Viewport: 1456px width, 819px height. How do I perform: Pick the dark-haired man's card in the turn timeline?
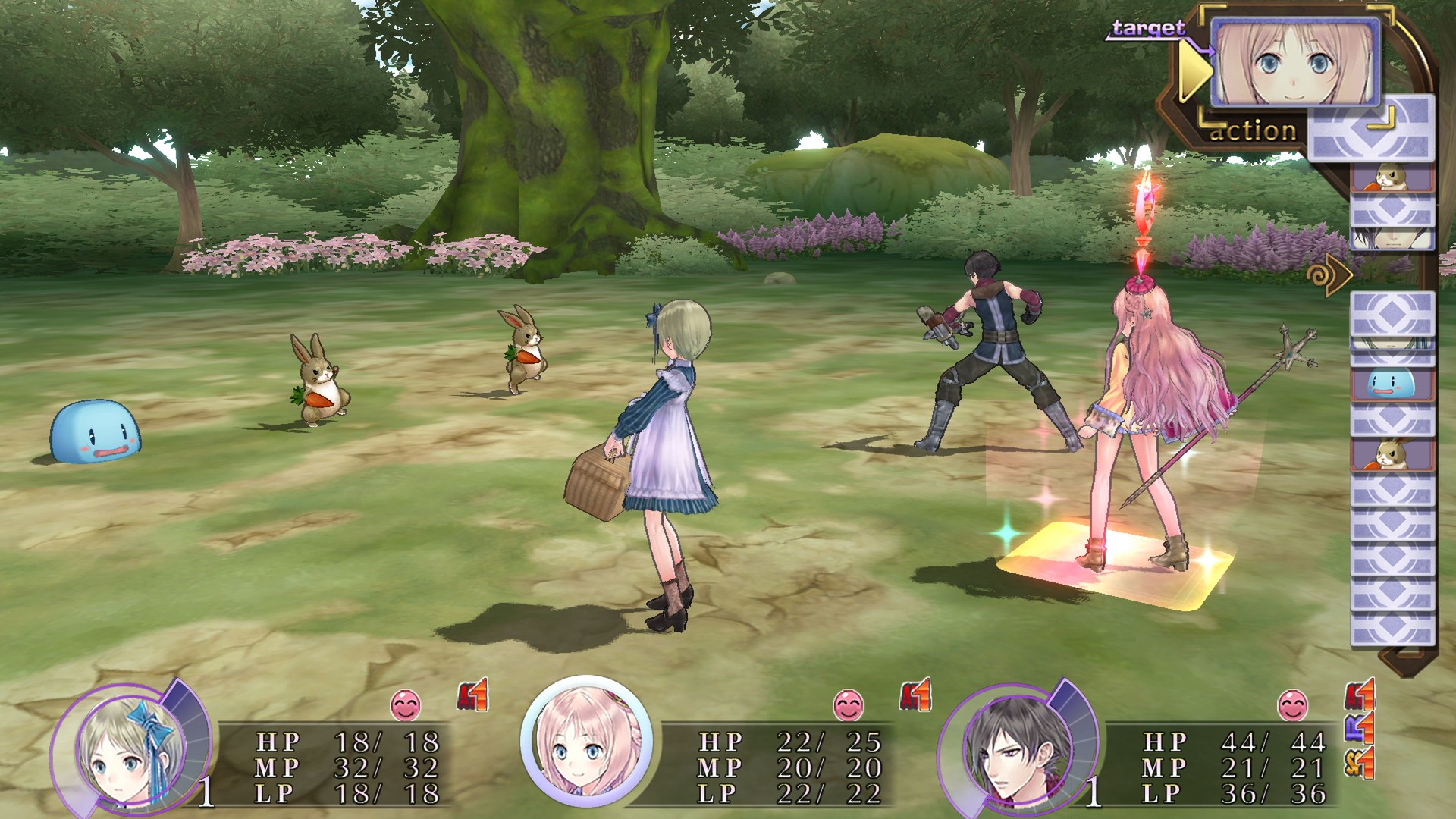[x=1392, y=237]
